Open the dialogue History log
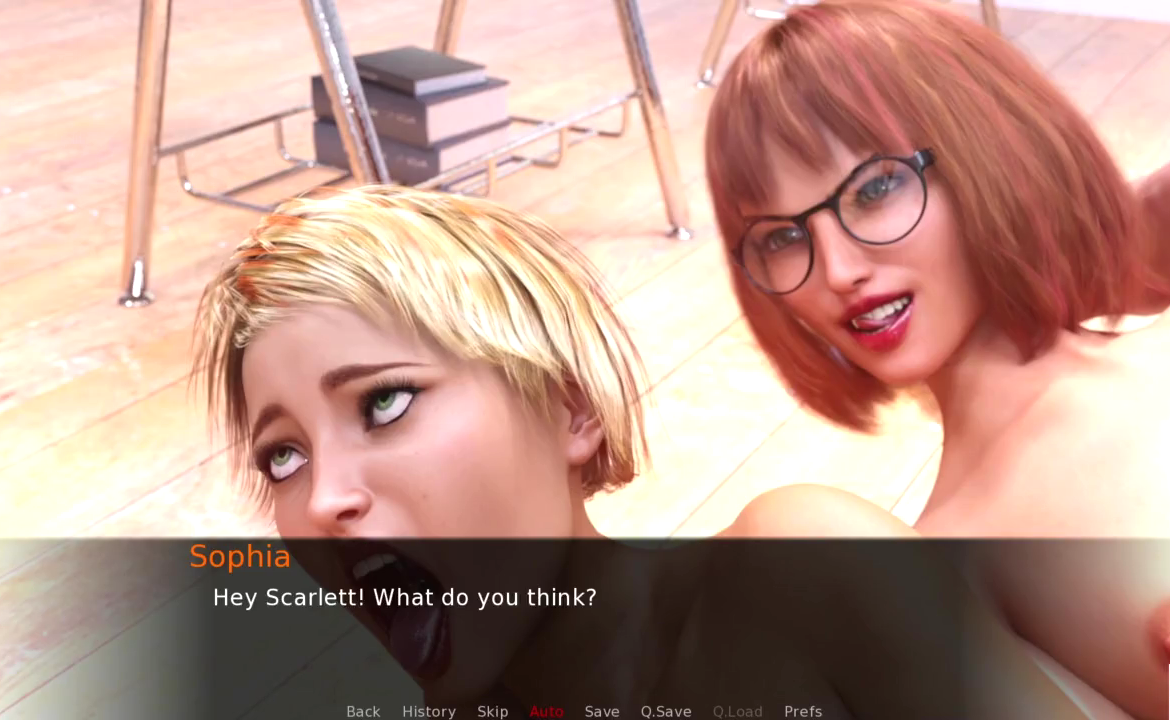The height and width of the screenshot is (720, 1170). pos(429,711)
